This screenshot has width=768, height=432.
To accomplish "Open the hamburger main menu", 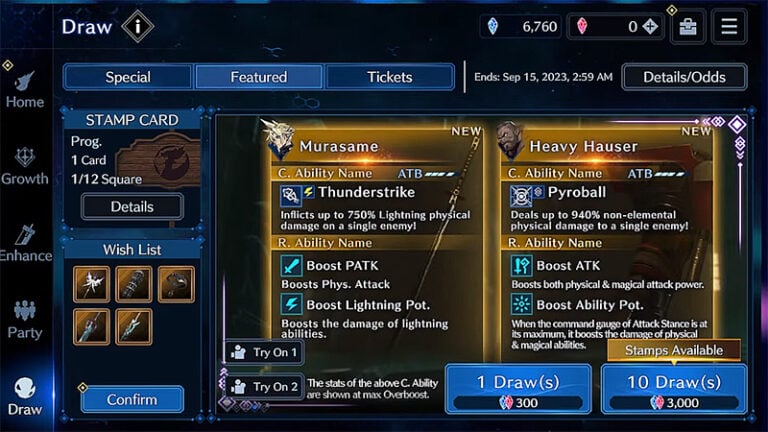I will (728, 27).
